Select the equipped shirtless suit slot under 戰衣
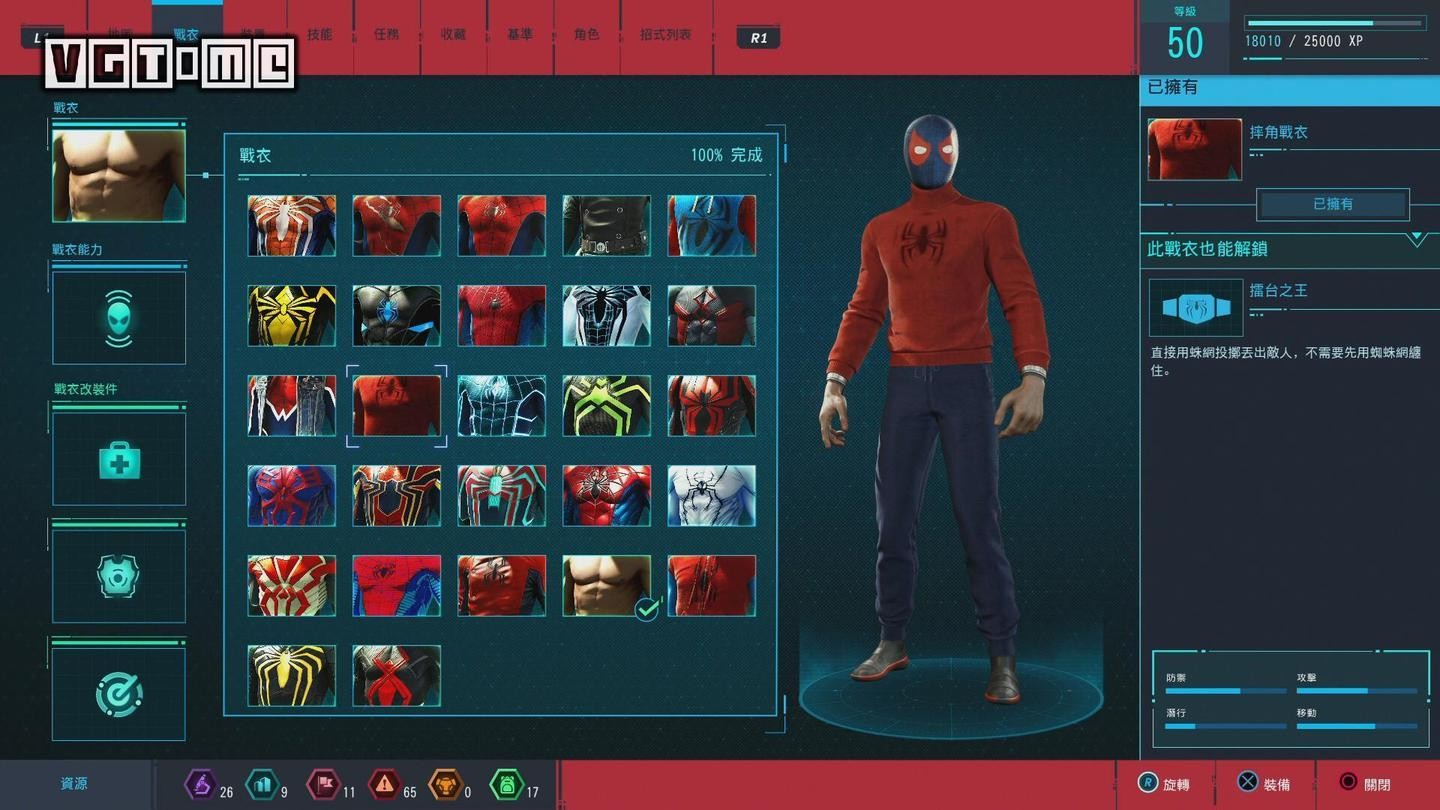 (x=119, y=175)
